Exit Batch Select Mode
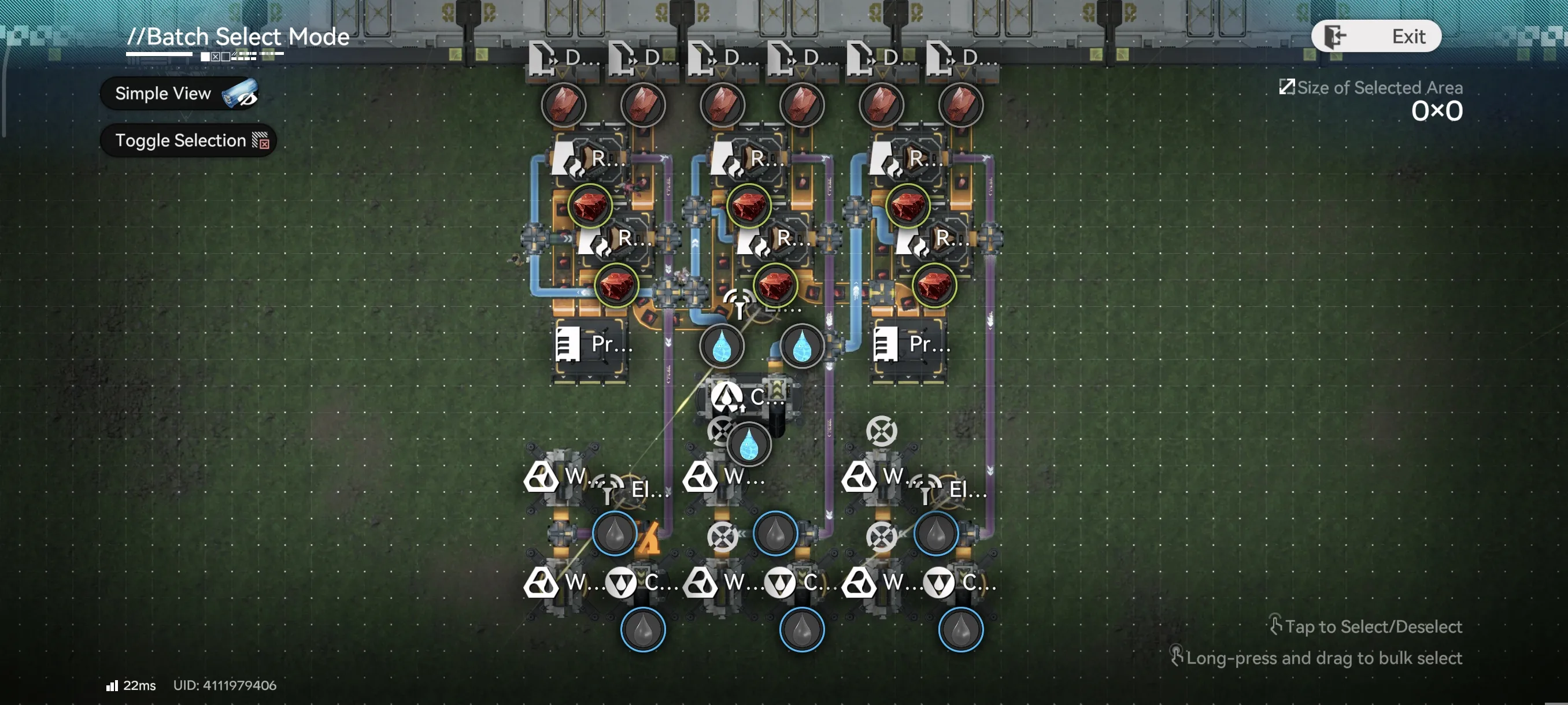 coord(1375,36)
